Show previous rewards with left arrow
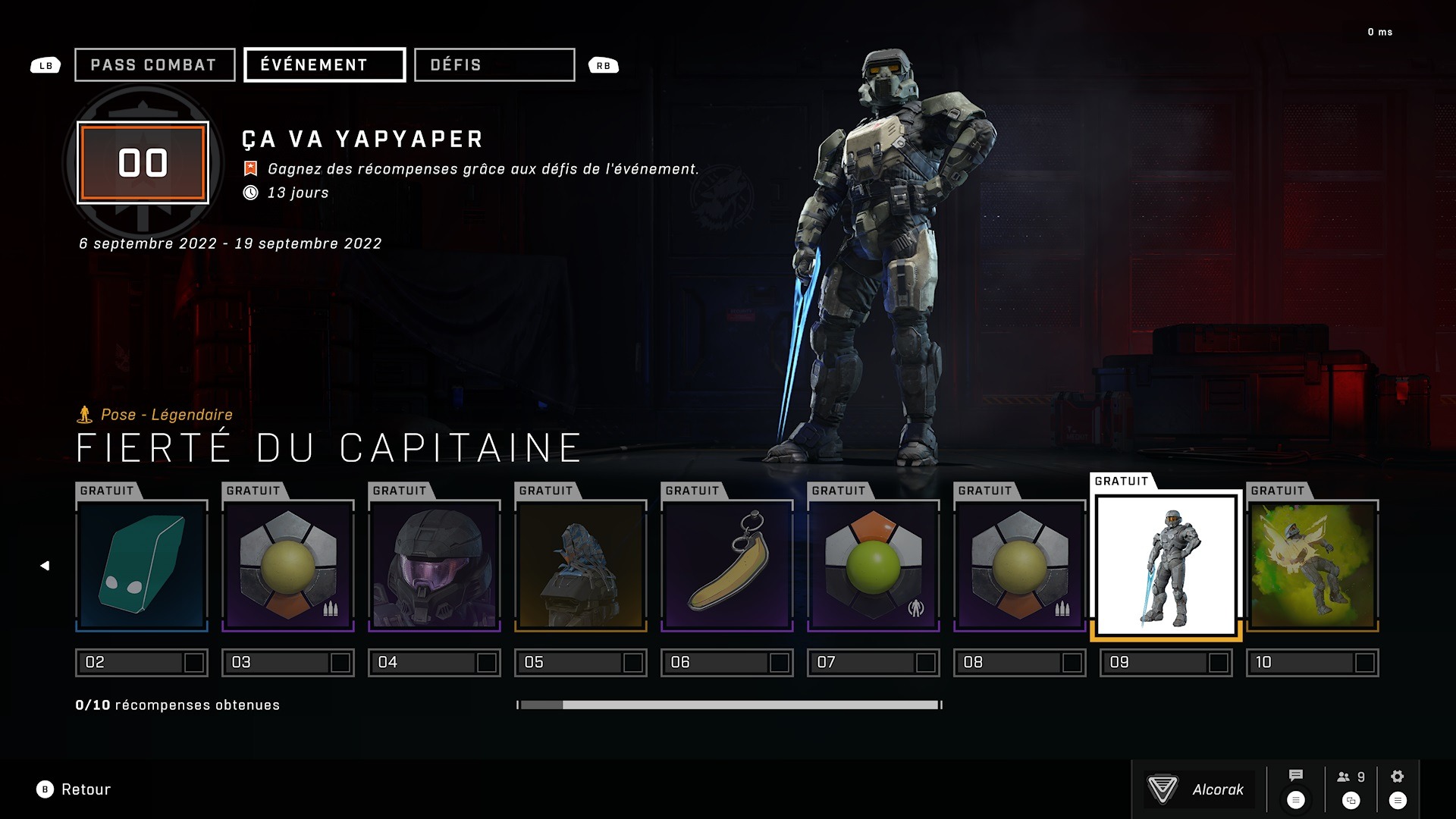The width and height of the screenshot is (1456, 819). (x=45, y=566)
